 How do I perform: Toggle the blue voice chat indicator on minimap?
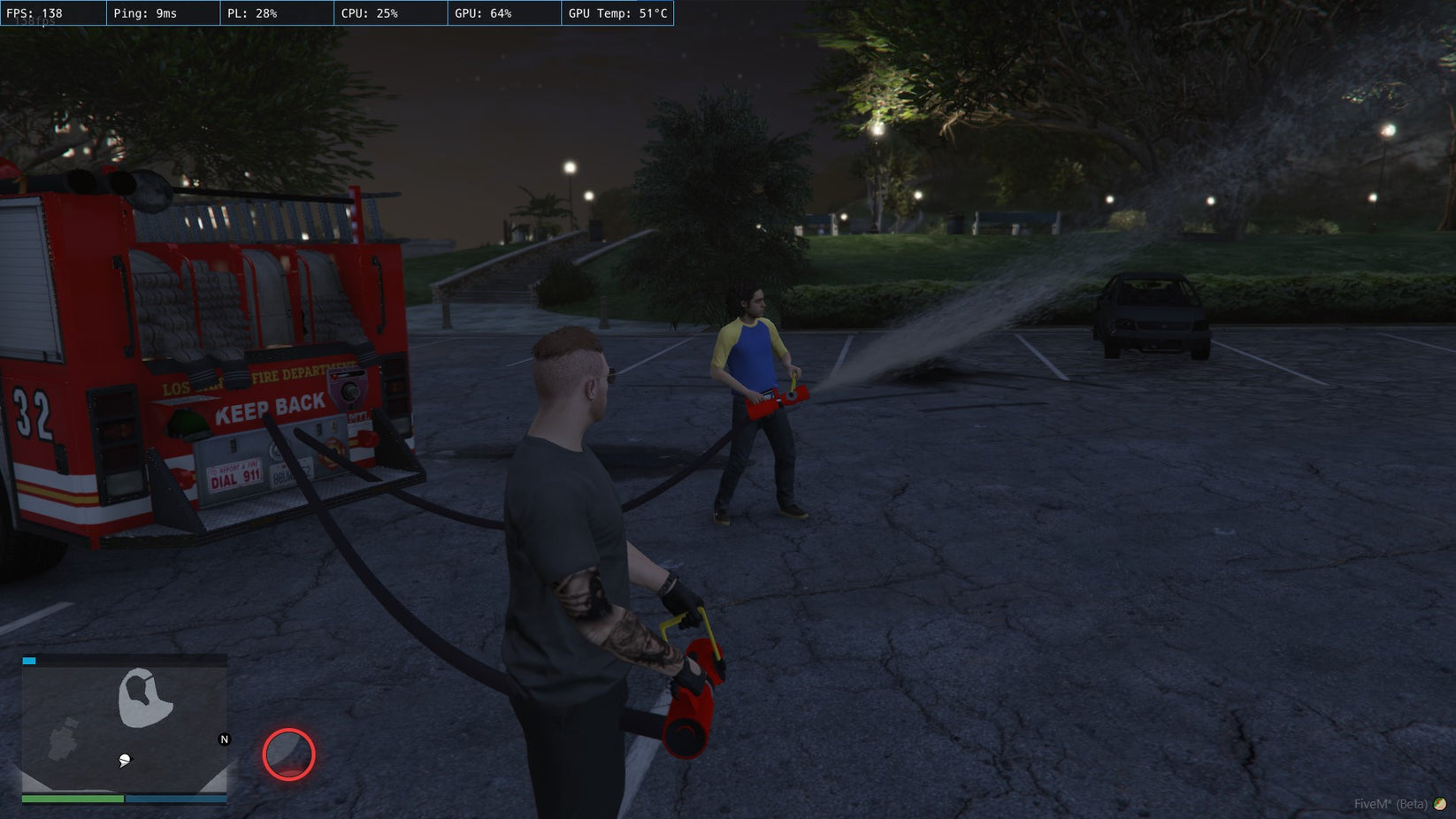pyautogui.click(x=29, y=660)
